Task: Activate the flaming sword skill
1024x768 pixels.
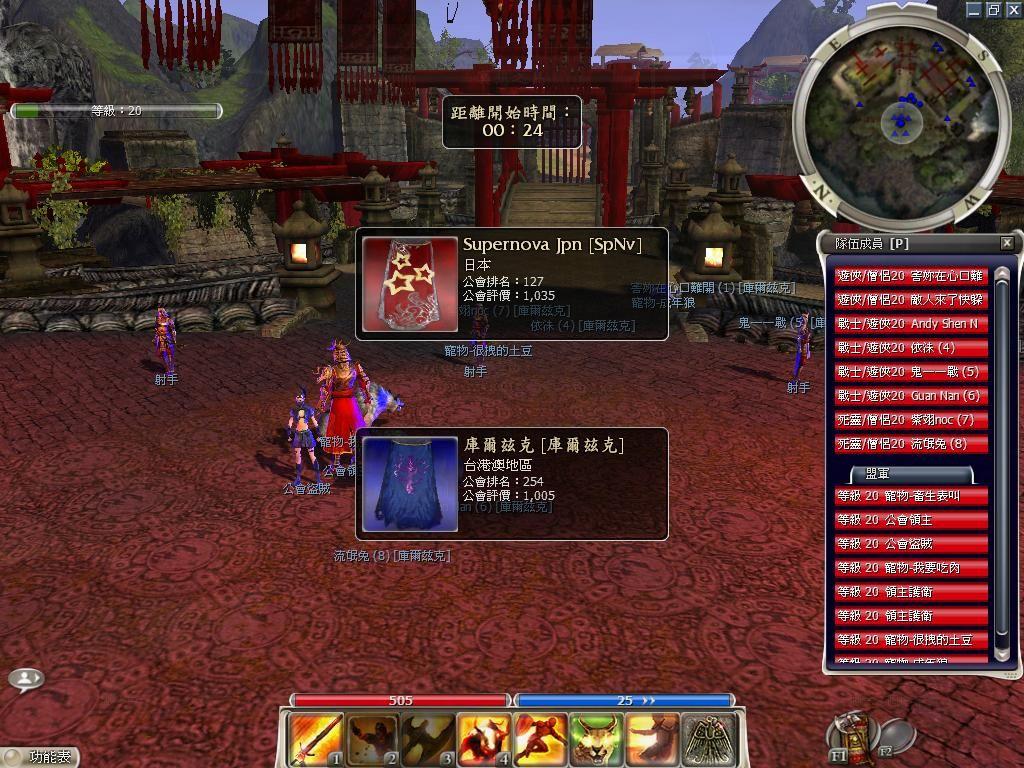Action: tap(315, 739)
